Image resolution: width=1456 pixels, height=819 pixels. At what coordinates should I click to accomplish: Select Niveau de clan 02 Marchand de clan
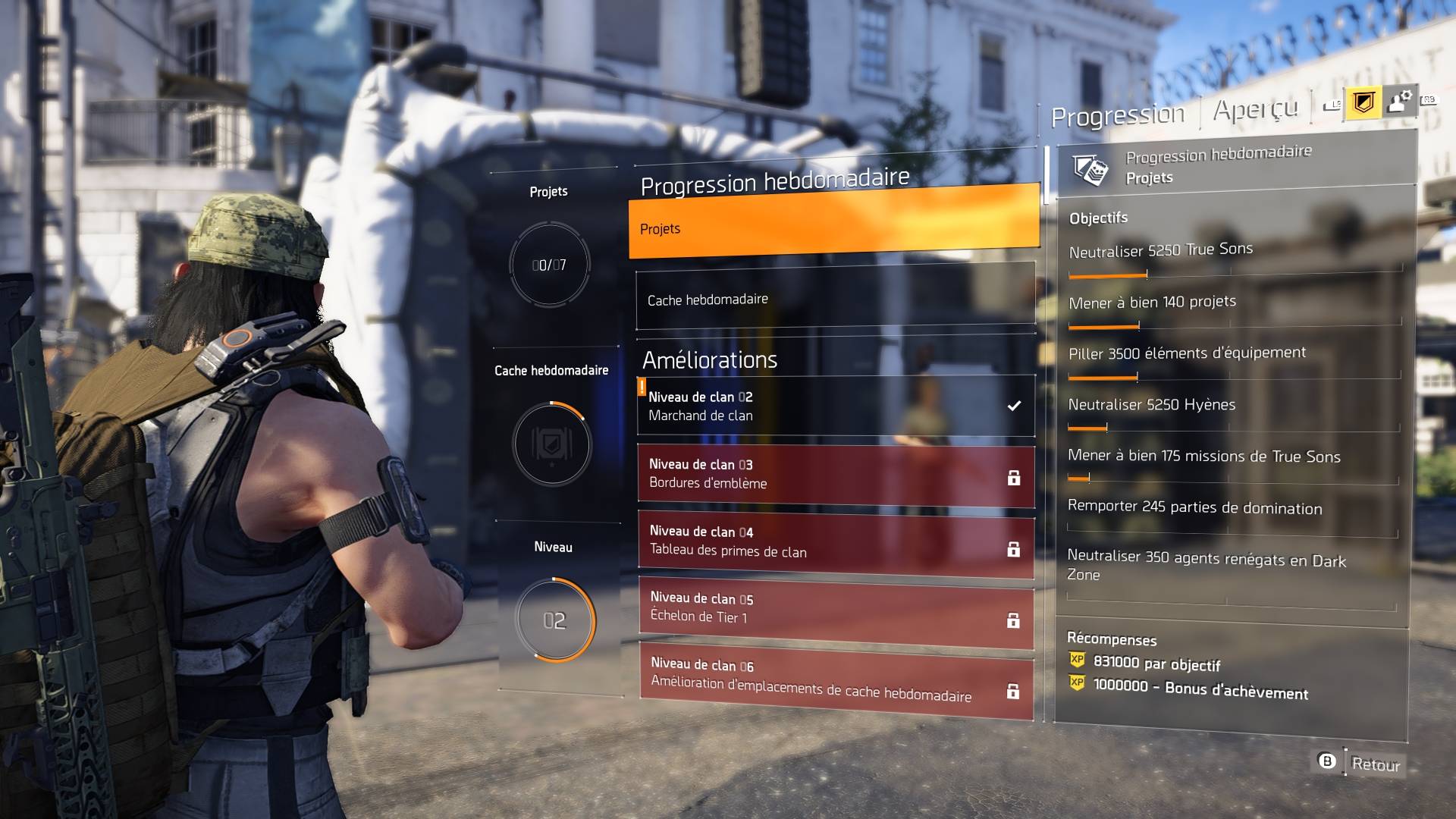tap(835, 406)
